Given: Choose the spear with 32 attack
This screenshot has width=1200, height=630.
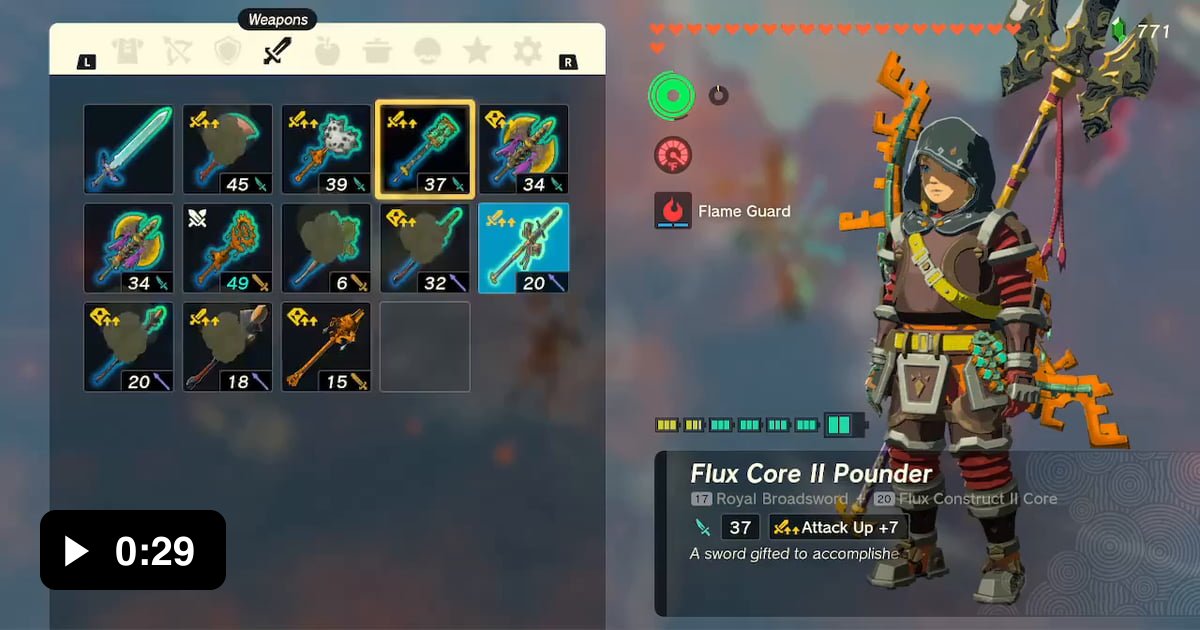Looking at the screenshot, I should click(x=425, y=248).
